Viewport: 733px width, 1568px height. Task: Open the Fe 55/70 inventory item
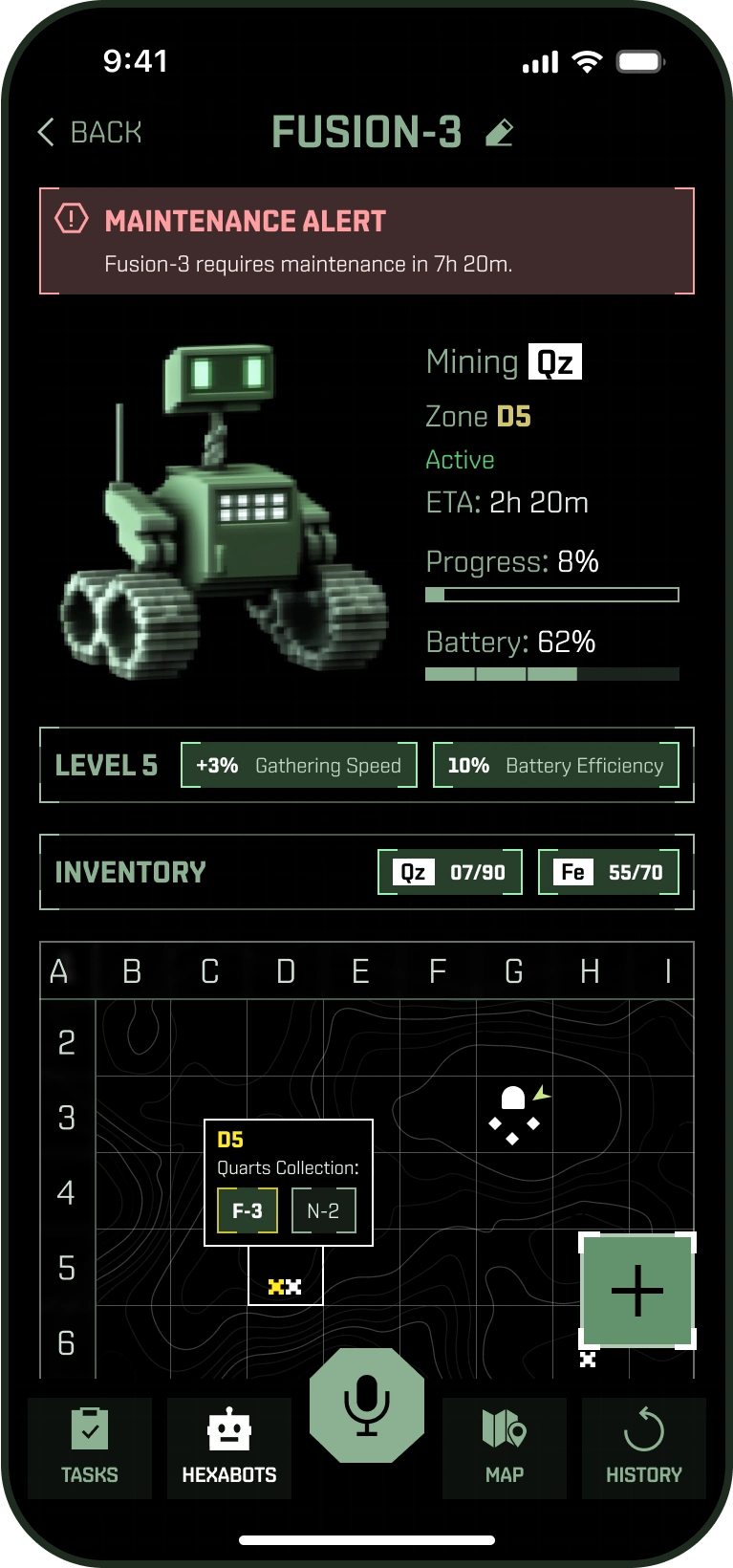click(609, 872)
